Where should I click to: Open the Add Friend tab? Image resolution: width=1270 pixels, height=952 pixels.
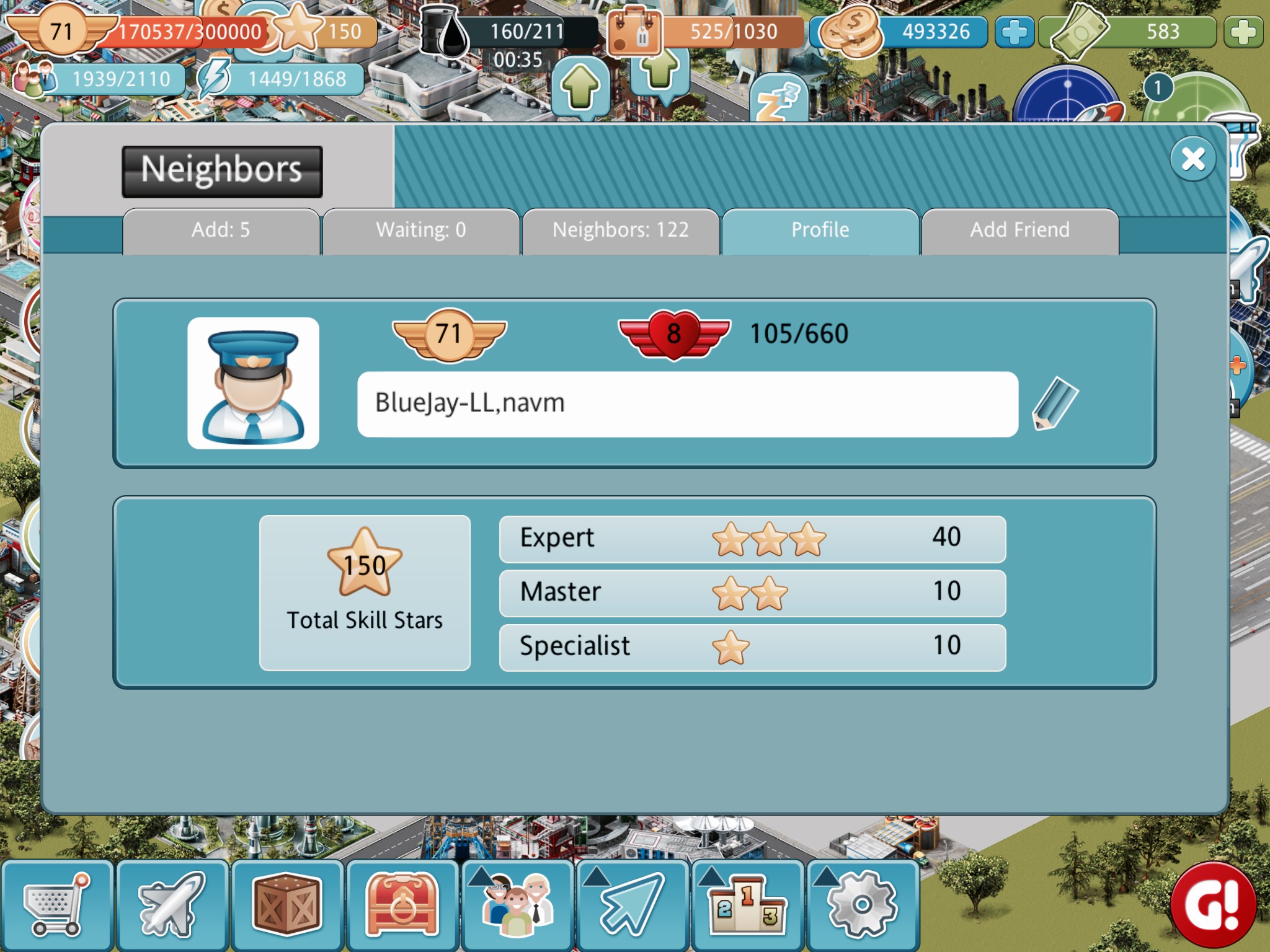point(1019,231)
